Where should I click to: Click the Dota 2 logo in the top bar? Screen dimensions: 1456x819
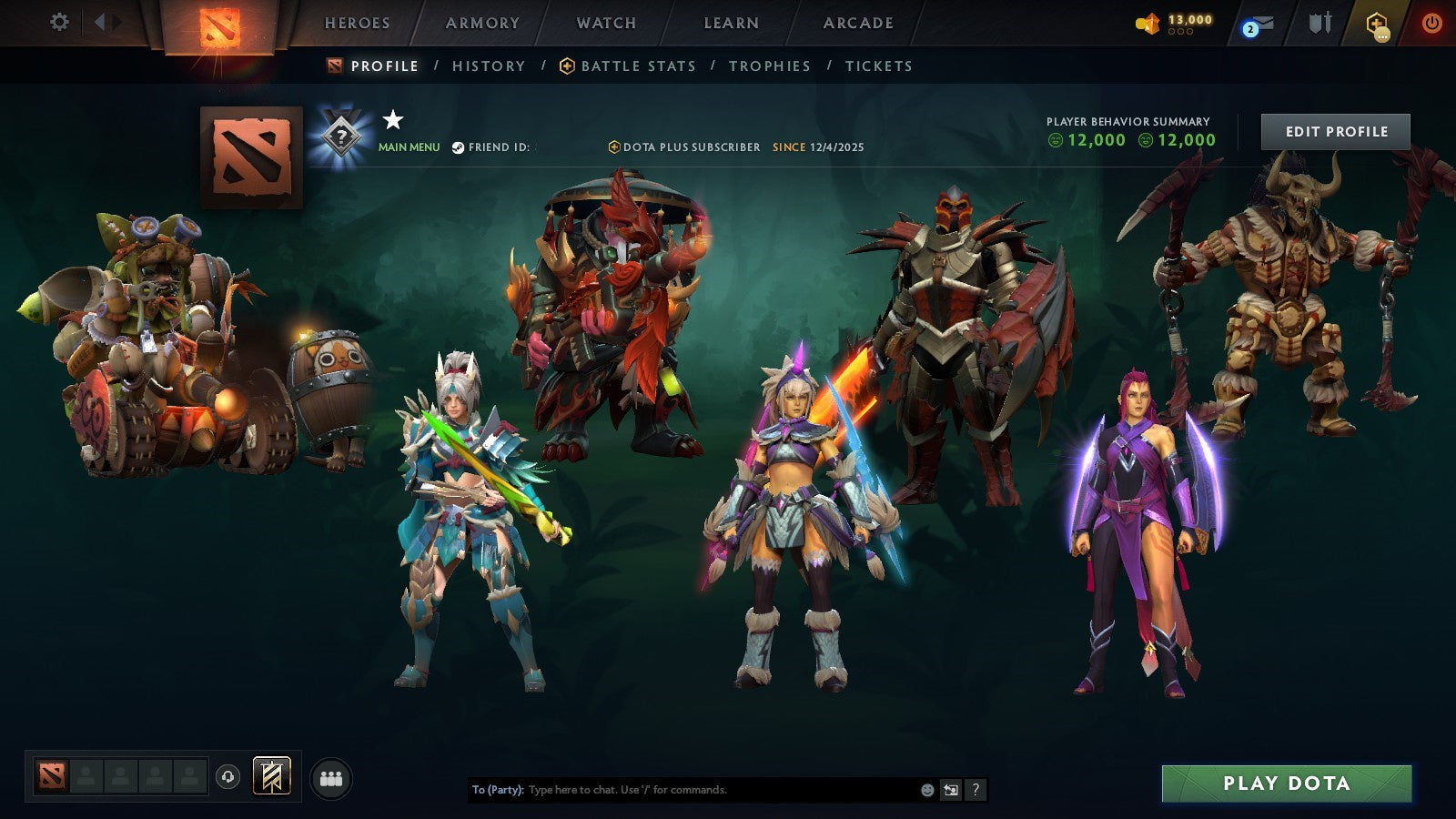220,24
